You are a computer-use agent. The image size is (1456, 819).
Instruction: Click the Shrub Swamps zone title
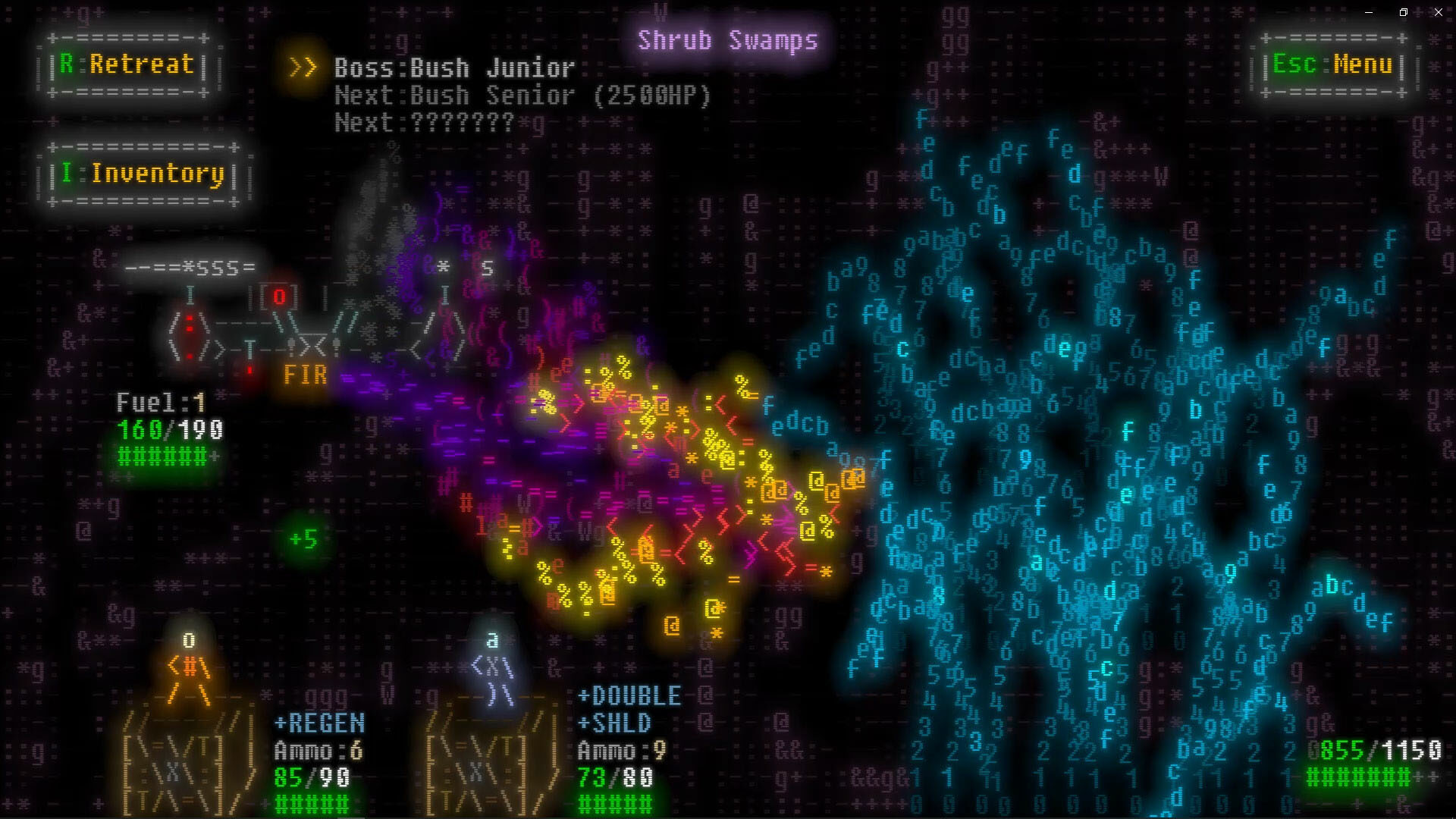click(x=727, y=39)
